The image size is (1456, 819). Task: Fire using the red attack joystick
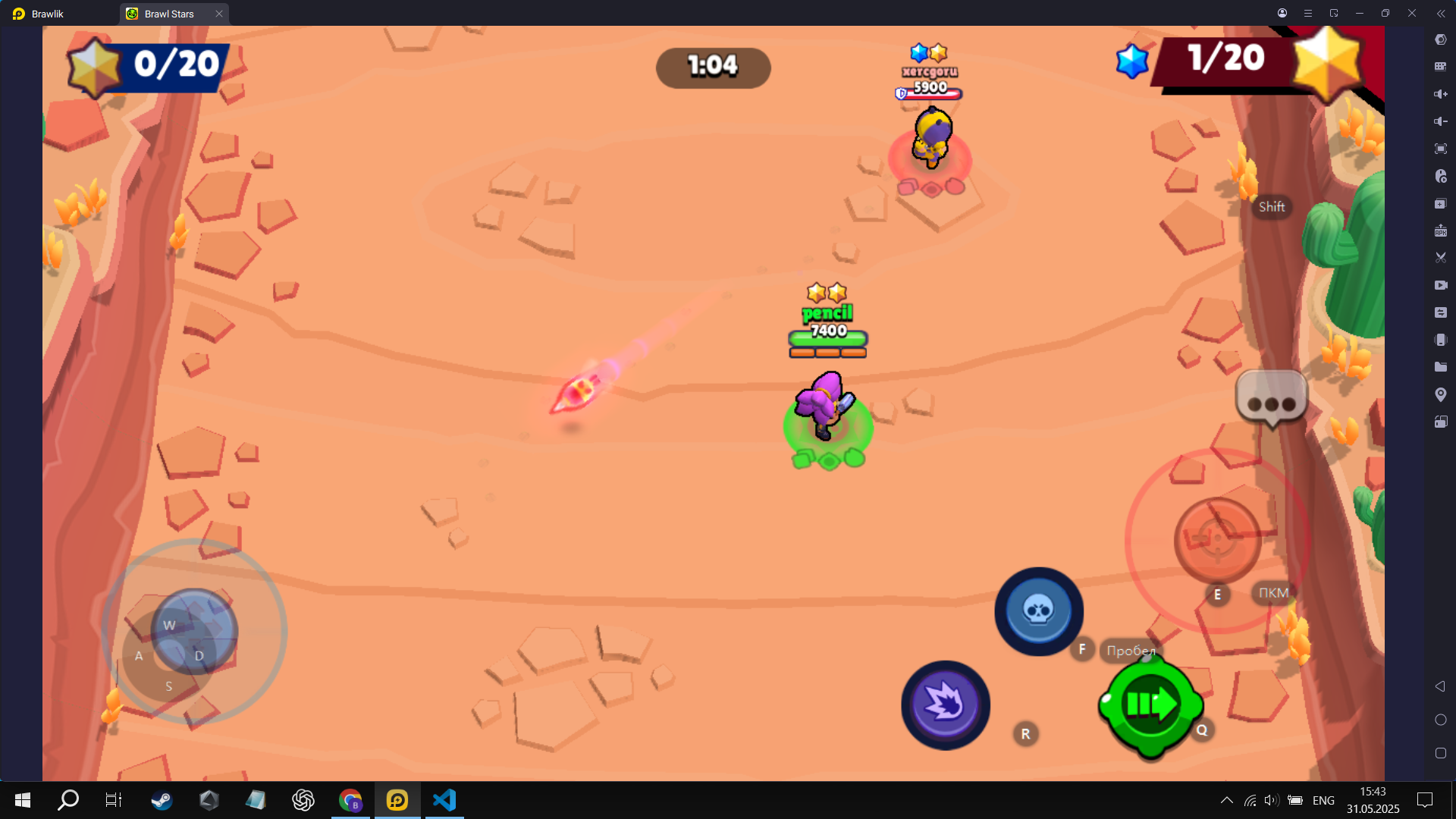coord(1219,538)
